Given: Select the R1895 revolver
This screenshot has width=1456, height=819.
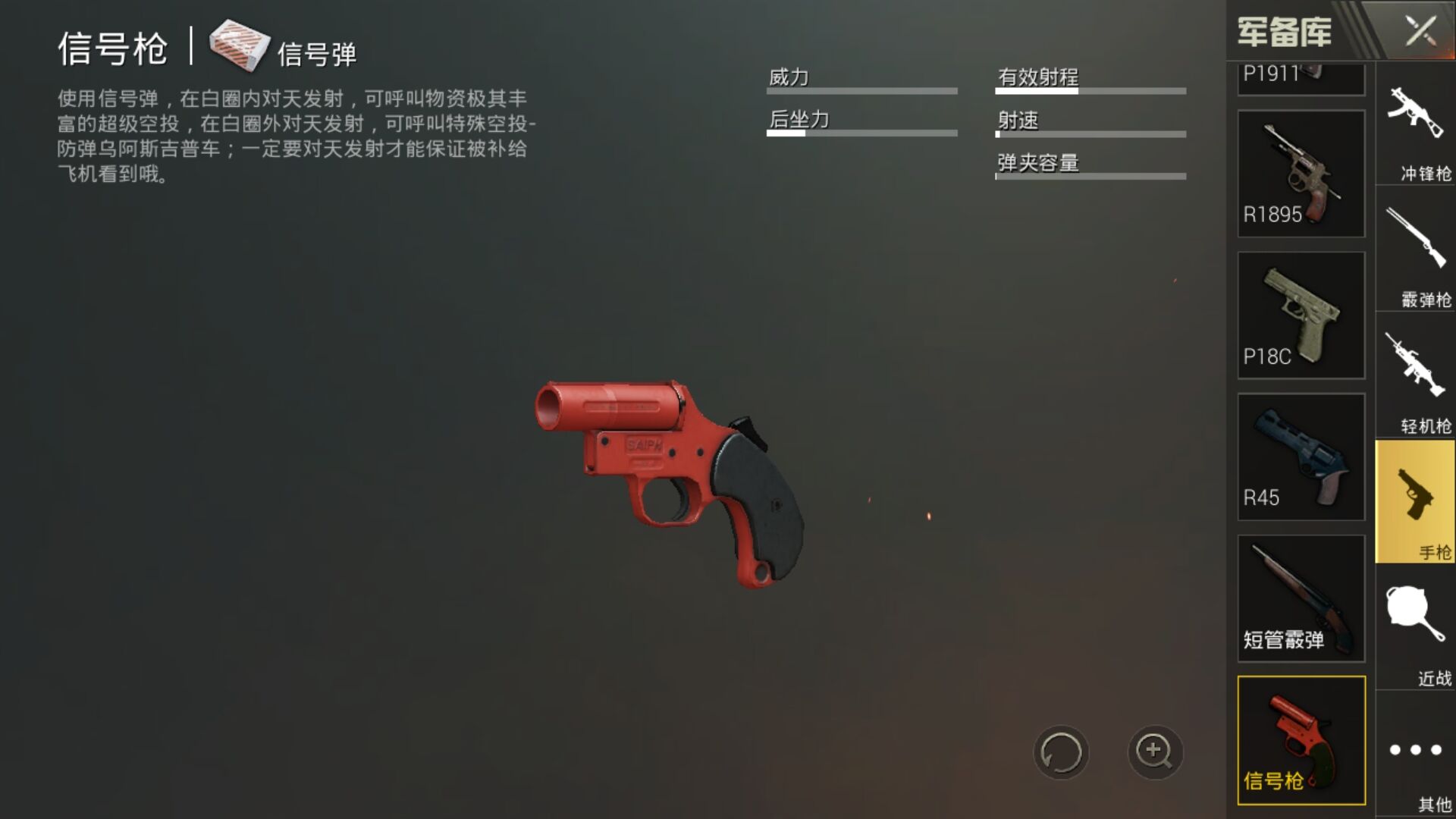Looking at the screenshot, I should coord(1301,174).
